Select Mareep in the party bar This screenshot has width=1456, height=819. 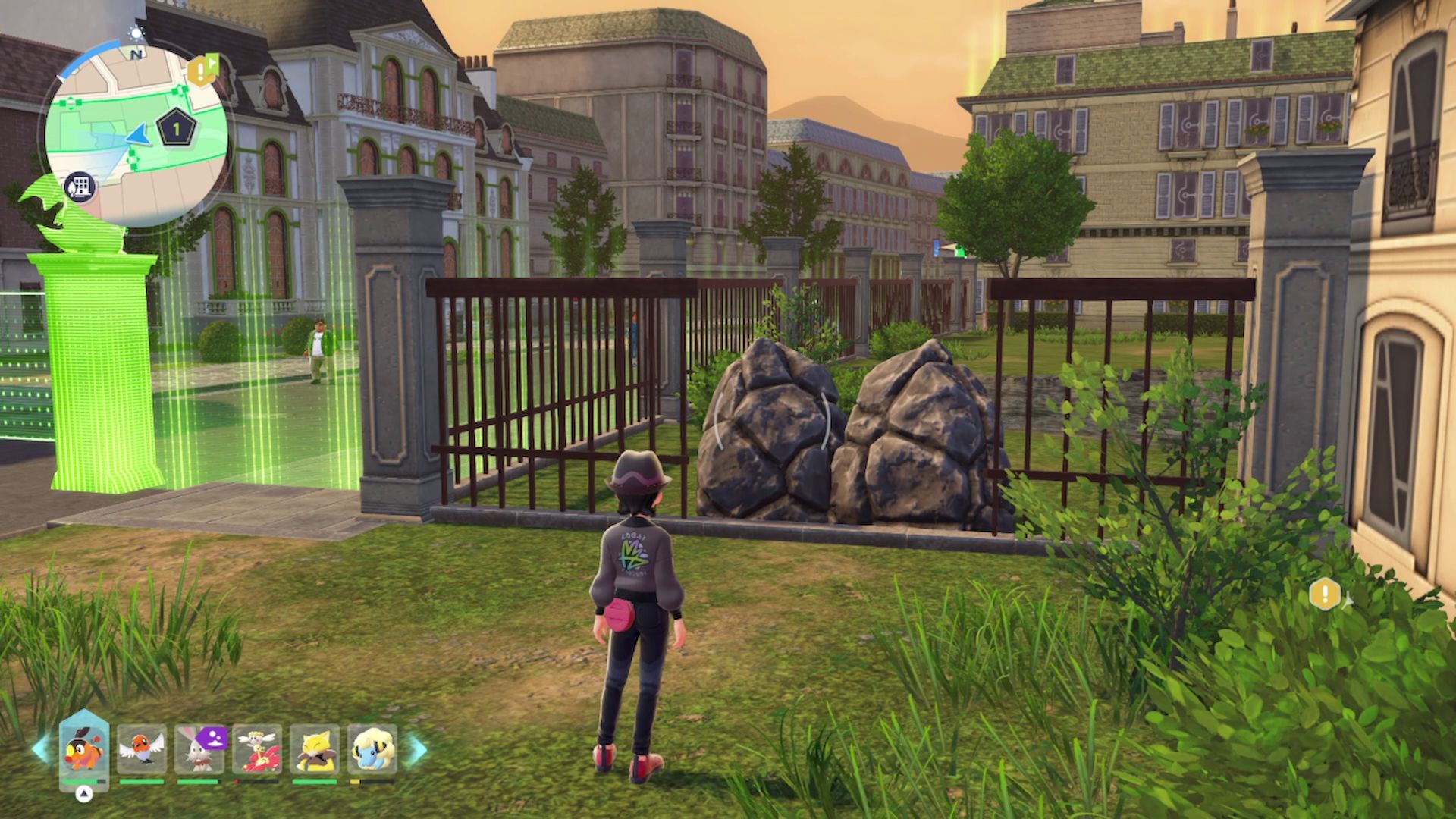pyautogui.click(x=372, y=749)
